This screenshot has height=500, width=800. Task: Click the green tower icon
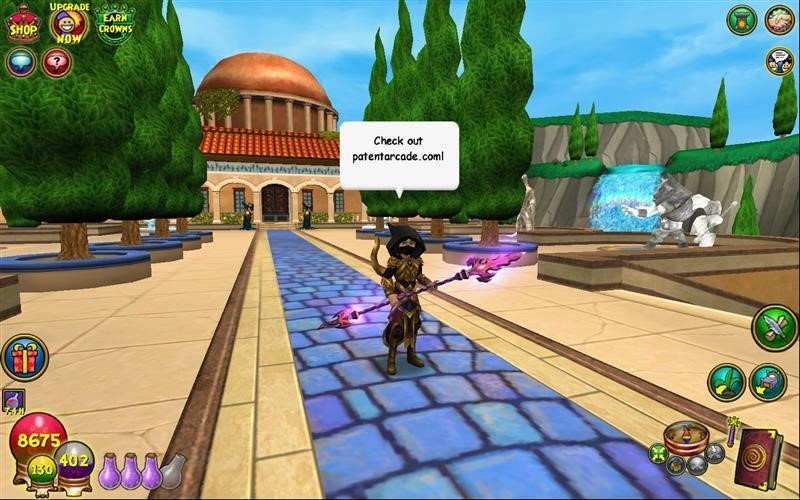[x=741, y=20]
